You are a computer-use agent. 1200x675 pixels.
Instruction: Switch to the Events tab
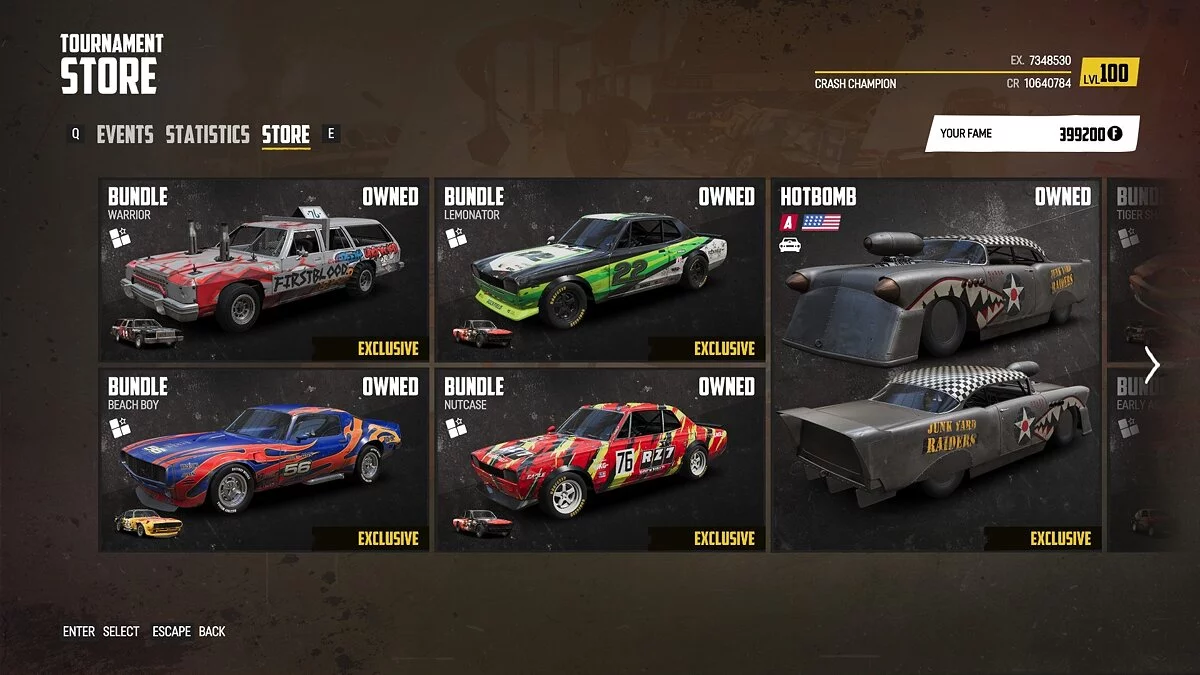125,134
